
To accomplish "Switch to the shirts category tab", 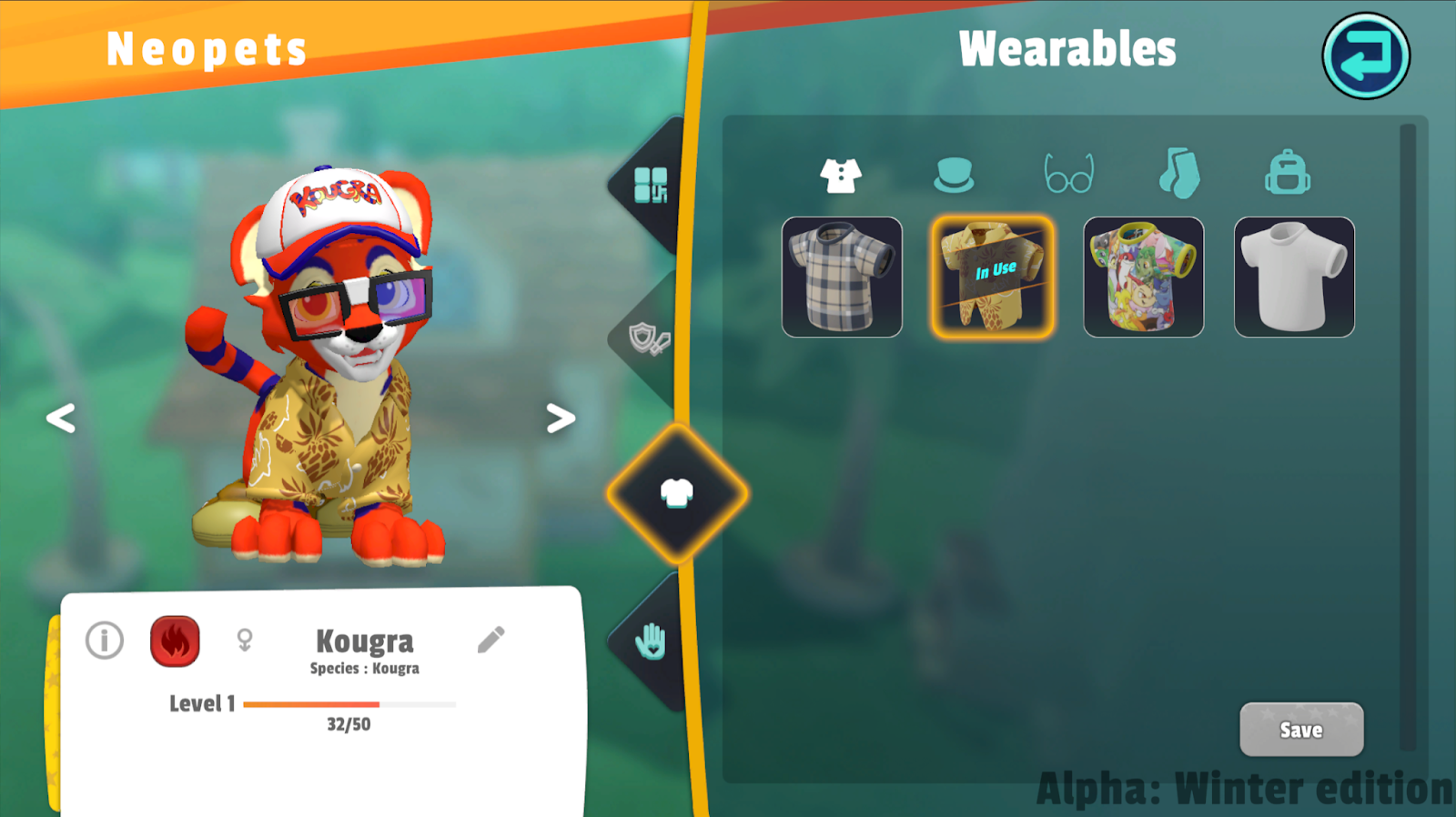I will tap(840, 175).
